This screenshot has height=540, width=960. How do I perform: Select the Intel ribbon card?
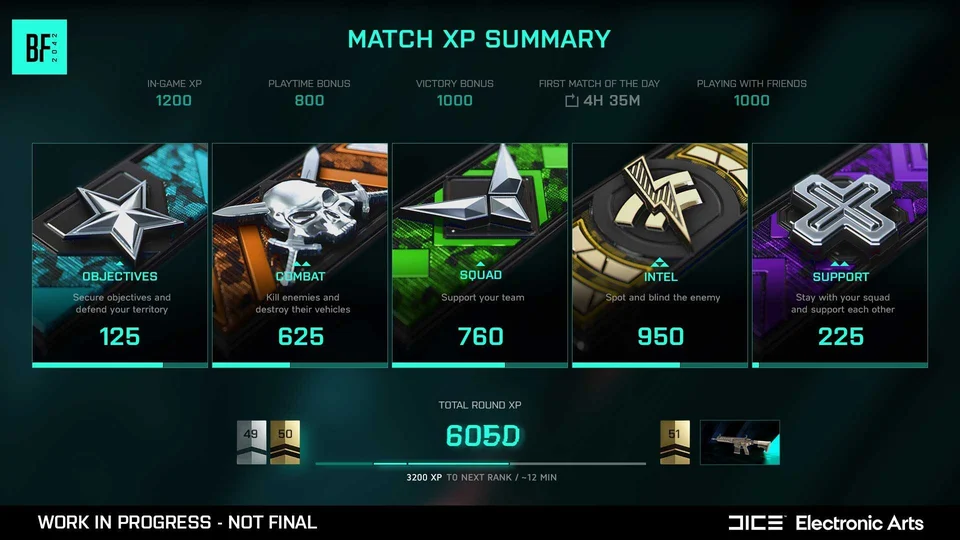pyautogui.click(x=660, y=254)
